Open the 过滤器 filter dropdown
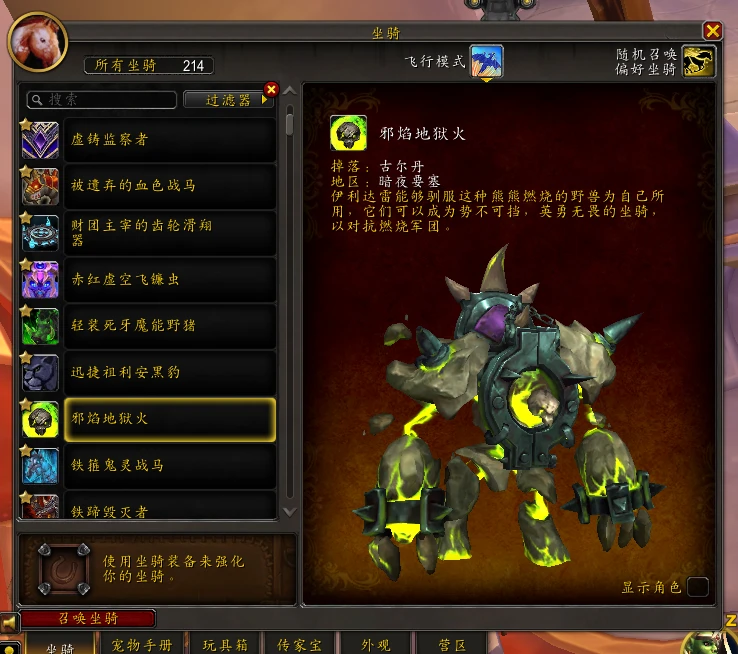Image resolution: width=738 pixels, height=654 pixels. coord(229,100)
